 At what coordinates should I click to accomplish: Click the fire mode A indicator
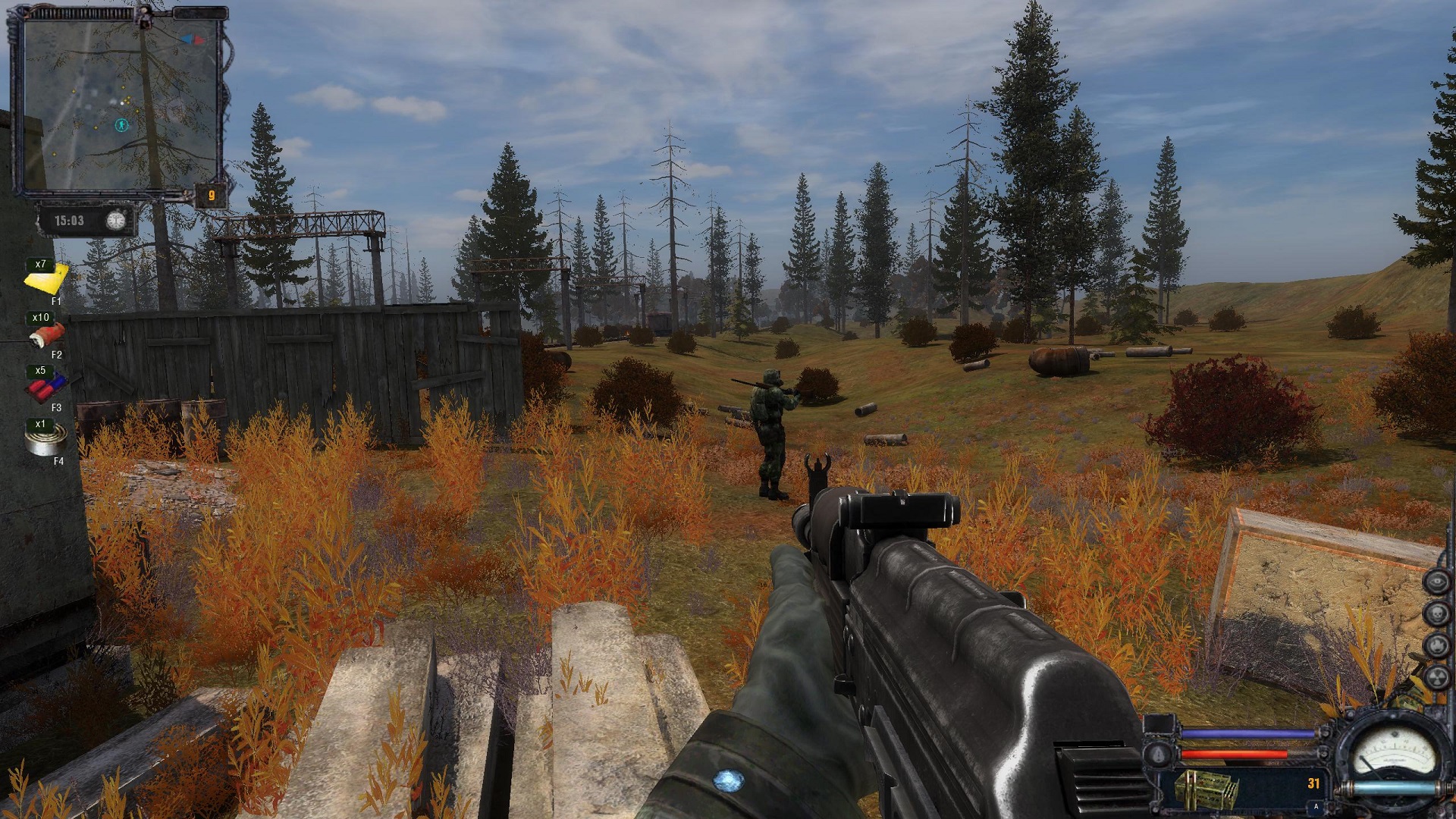click(x=1316, y=807)
